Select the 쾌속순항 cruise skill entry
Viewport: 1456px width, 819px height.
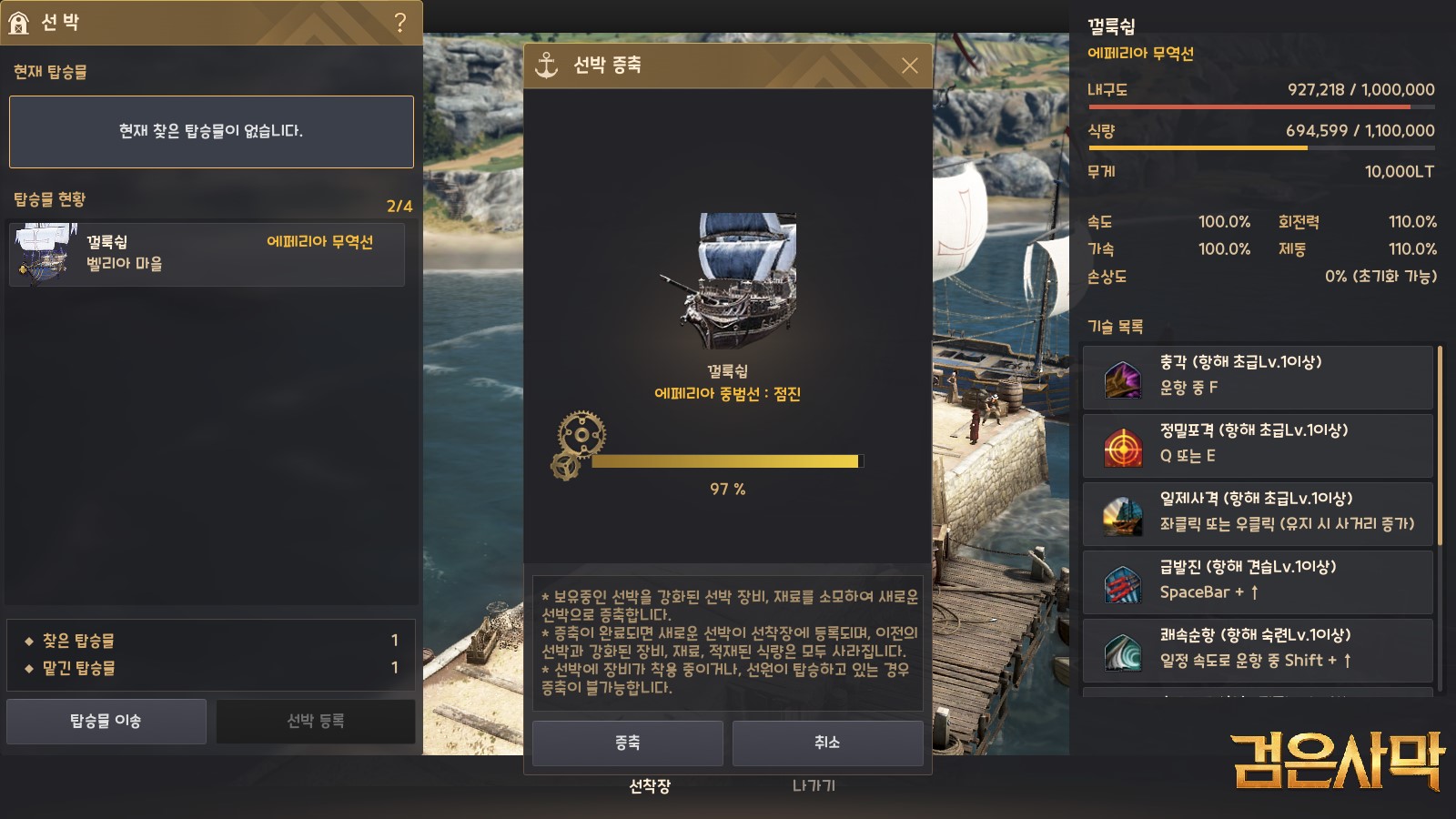pos(1258,650)
